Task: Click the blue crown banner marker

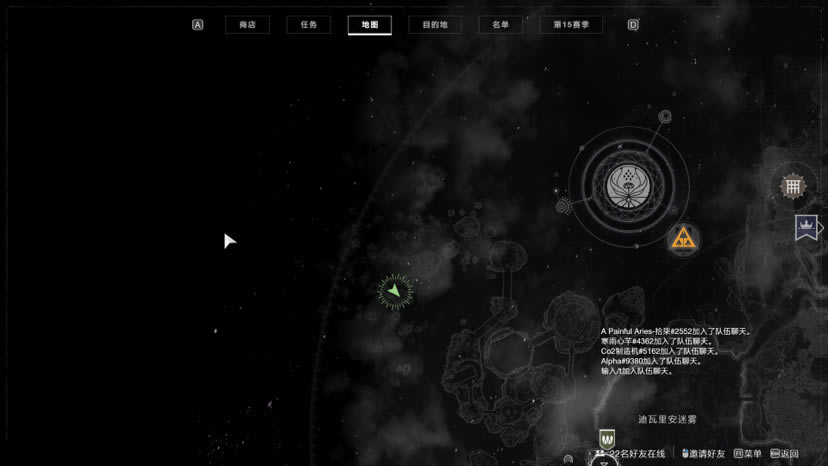Action: [x=806, y=228]
